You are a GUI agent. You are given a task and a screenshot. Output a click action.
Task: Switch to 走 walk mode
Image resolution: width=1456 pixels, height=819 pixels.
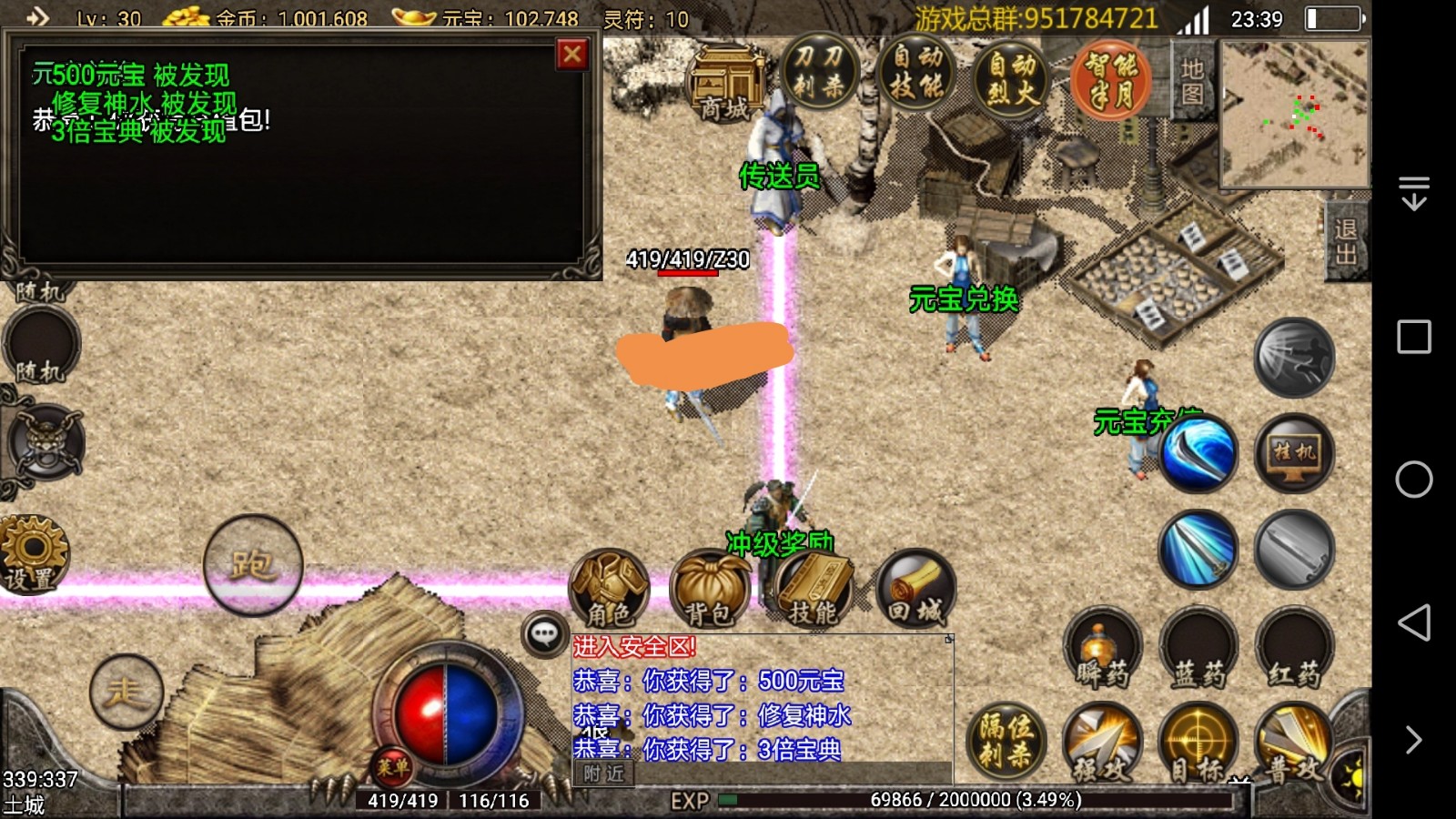coord(126,693)
